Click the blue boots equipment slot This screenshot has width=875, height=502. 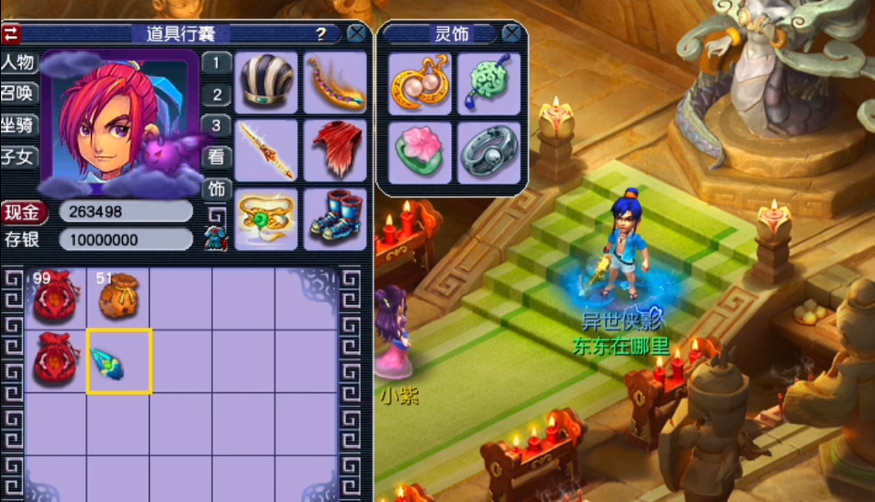[334, 215]
